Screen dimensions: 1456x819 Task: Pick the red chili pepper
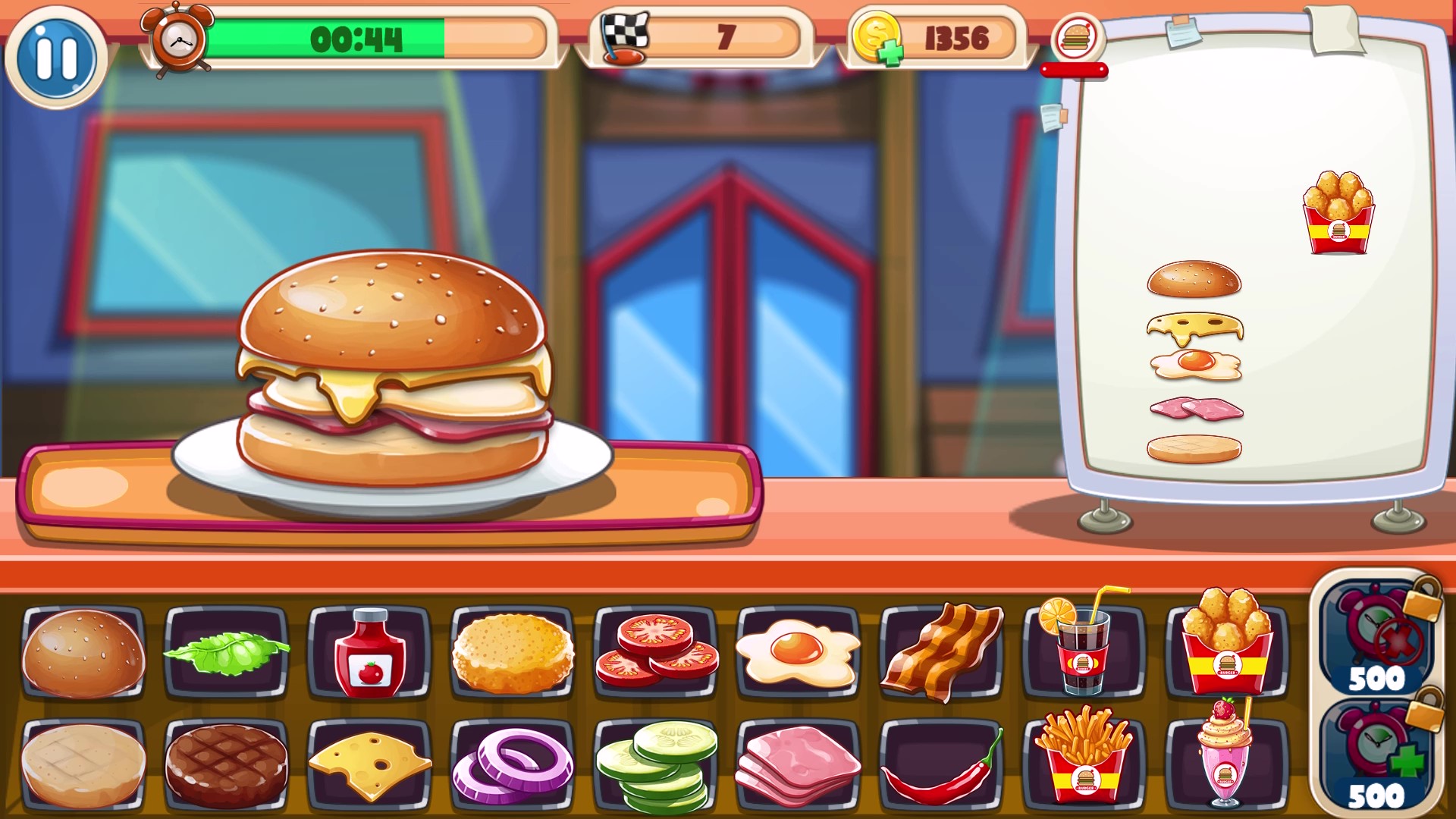[940, 766]
